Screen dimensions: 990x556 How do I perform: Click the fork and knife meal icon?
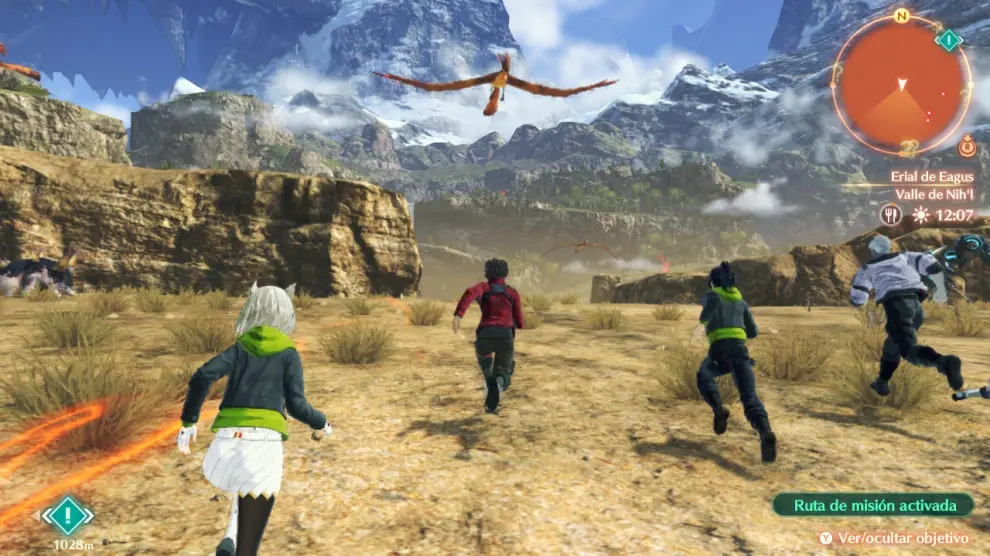[890, 214]
